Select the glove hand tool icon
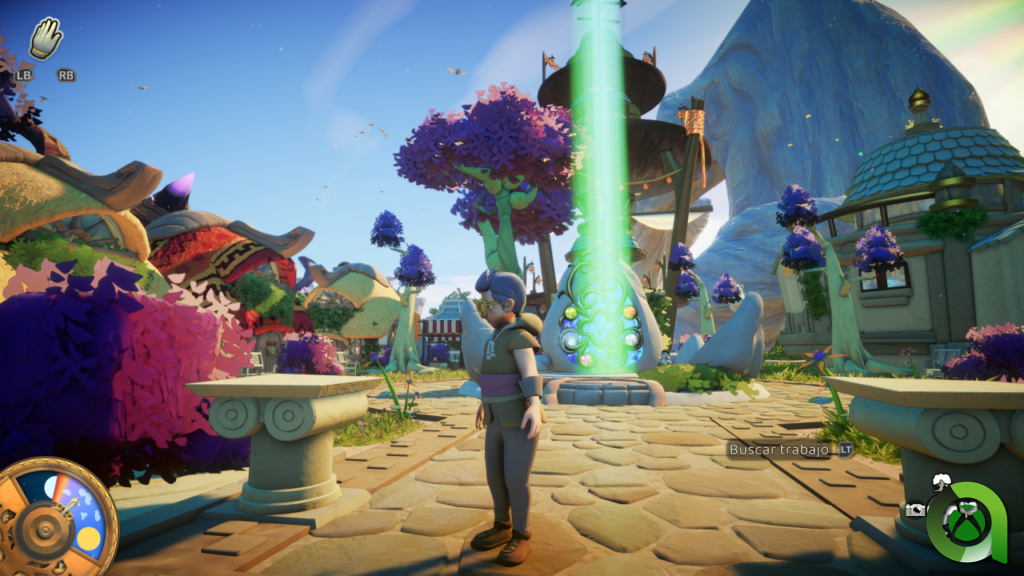Viewport: 1024px width, 576px height. pos(46,39)
